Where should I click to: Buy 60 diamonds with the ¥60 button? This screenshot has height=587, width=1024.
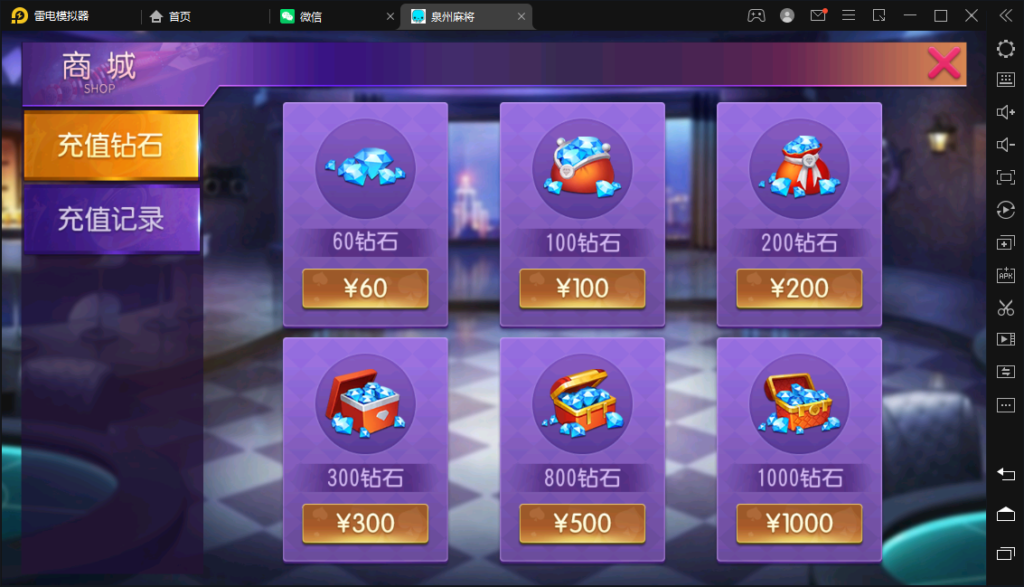click(x=365, y=288)
